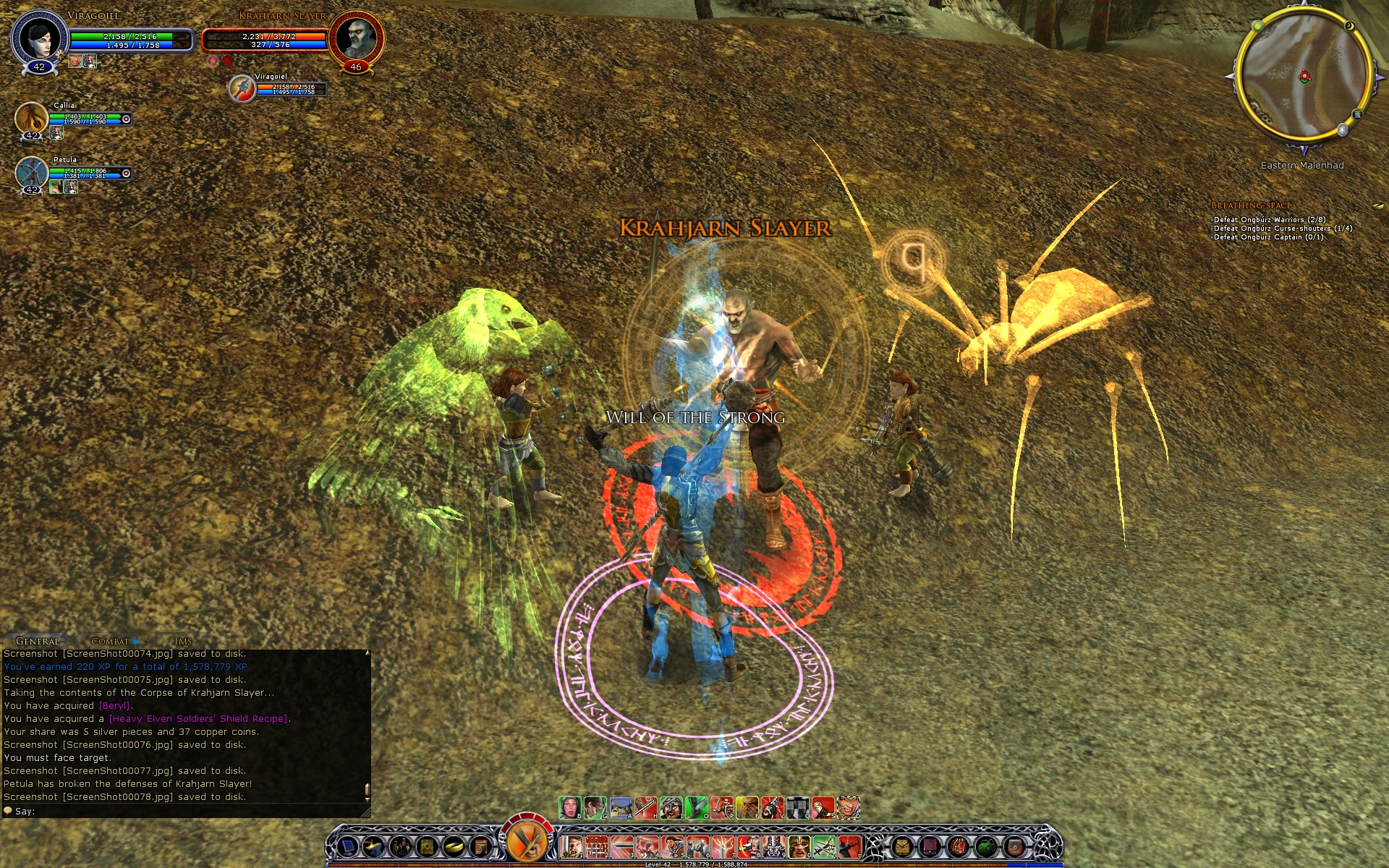Select fellowship member Petula's portrait

click(31, 172)
